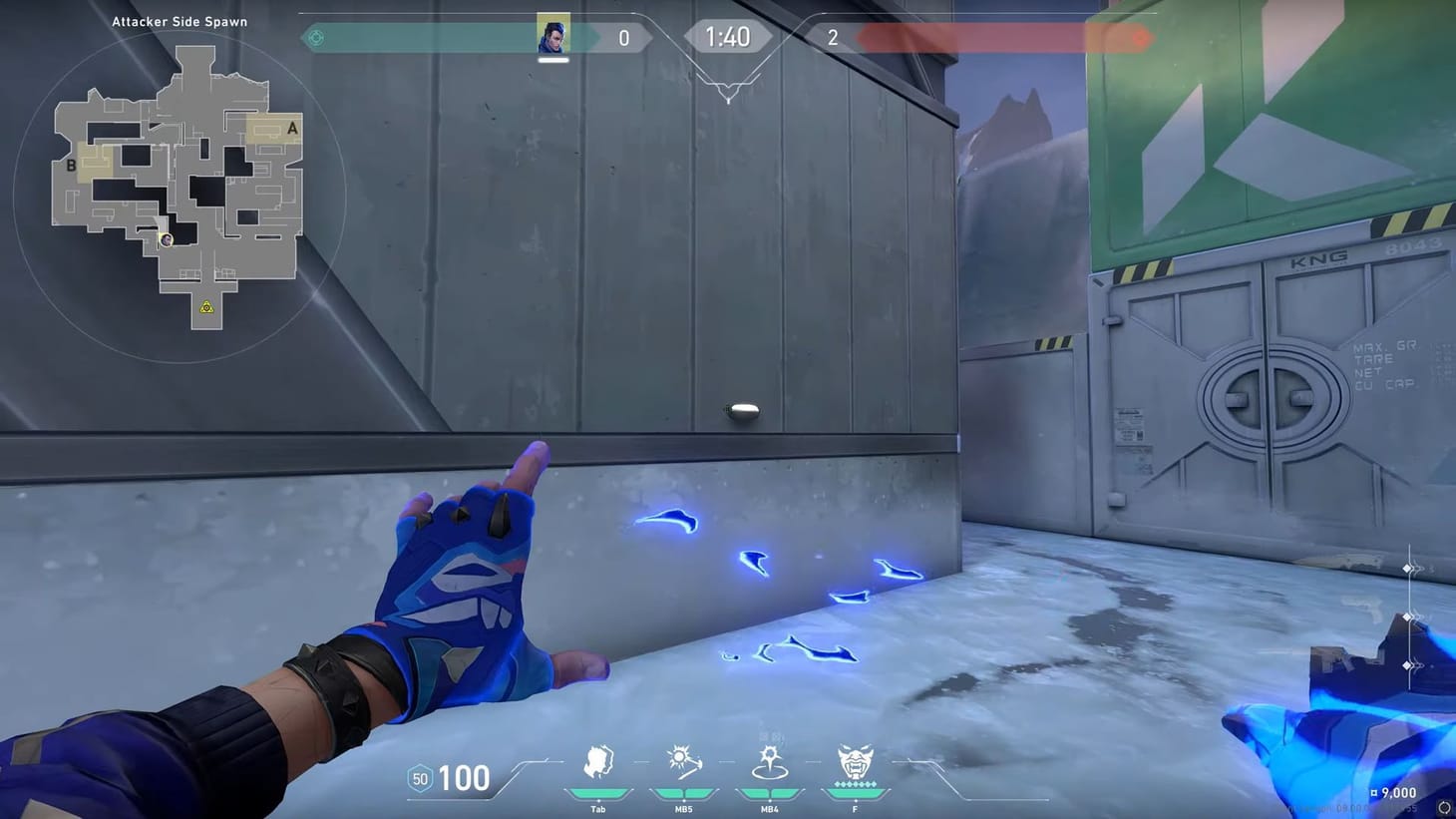Click the credits icon beside 9,000
1456x819 pixels.
[1374, 792]
